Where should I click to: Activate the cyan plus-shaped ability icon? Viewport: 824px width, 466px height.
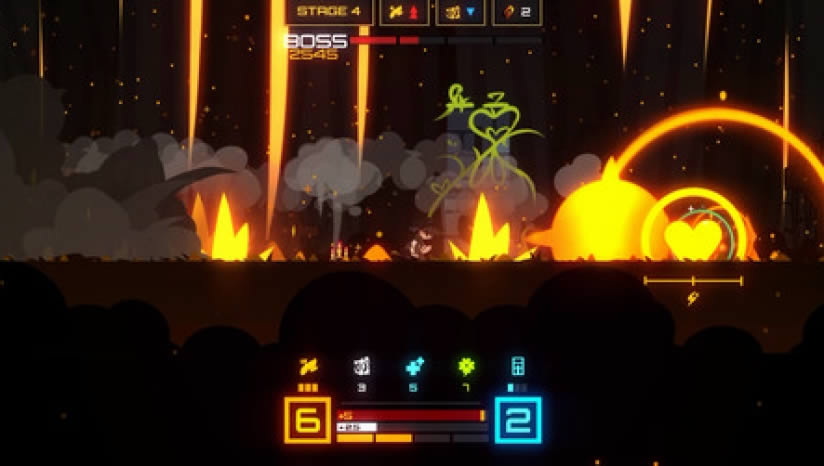pyautogui.click(x=414, y=366)
